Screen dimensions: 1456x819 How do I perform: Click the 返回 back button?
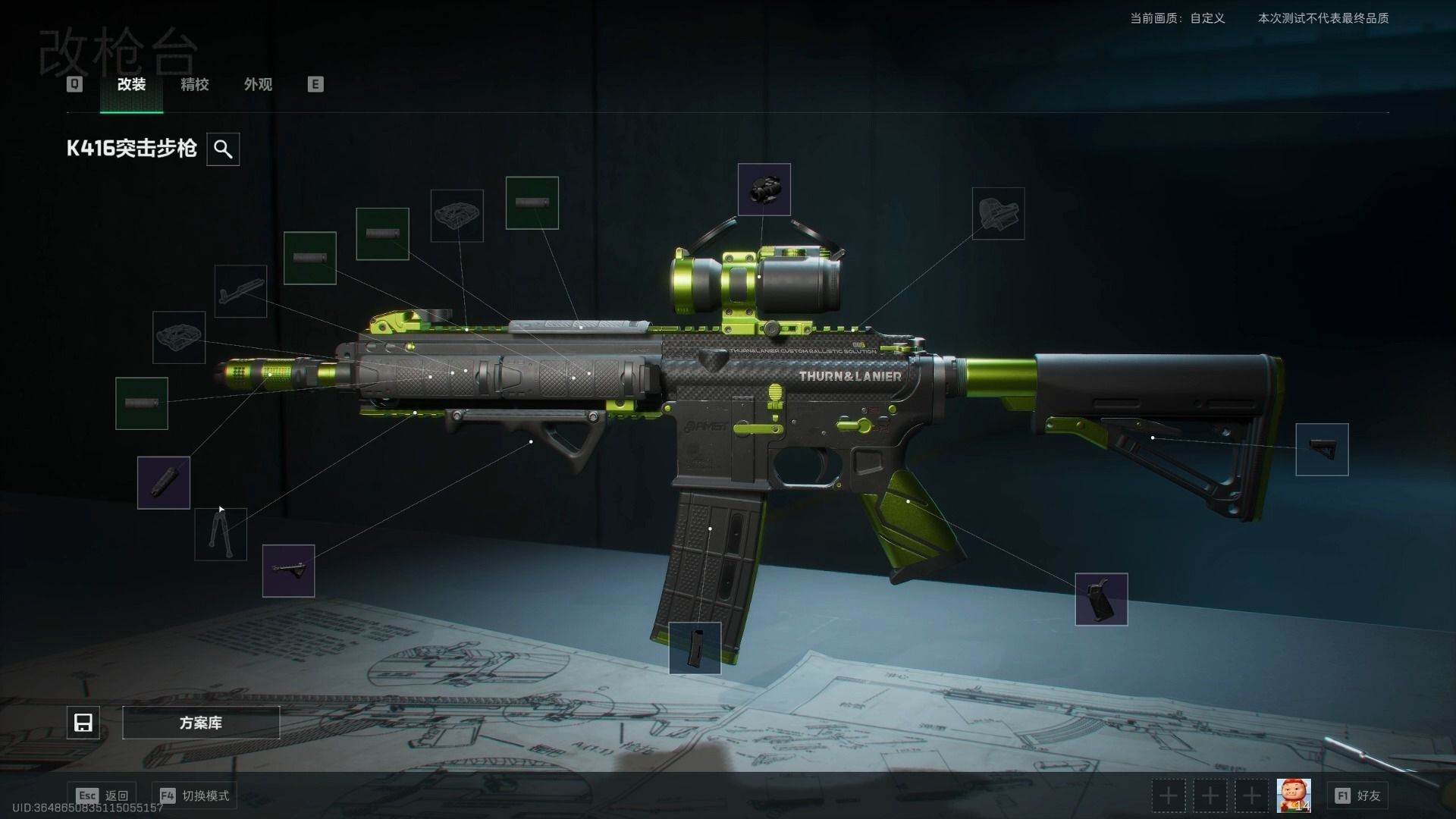(102, 795)
